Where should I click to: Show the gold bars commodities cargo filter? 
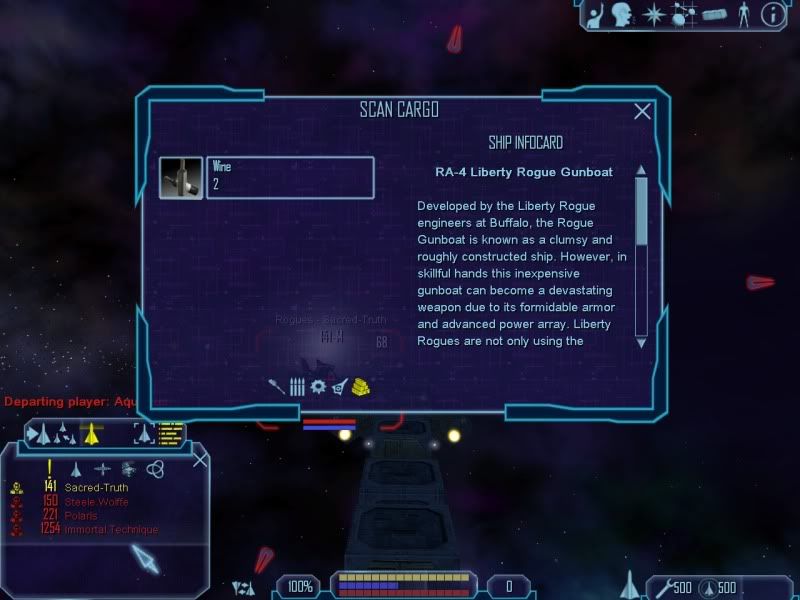click(x=361, y=386)
